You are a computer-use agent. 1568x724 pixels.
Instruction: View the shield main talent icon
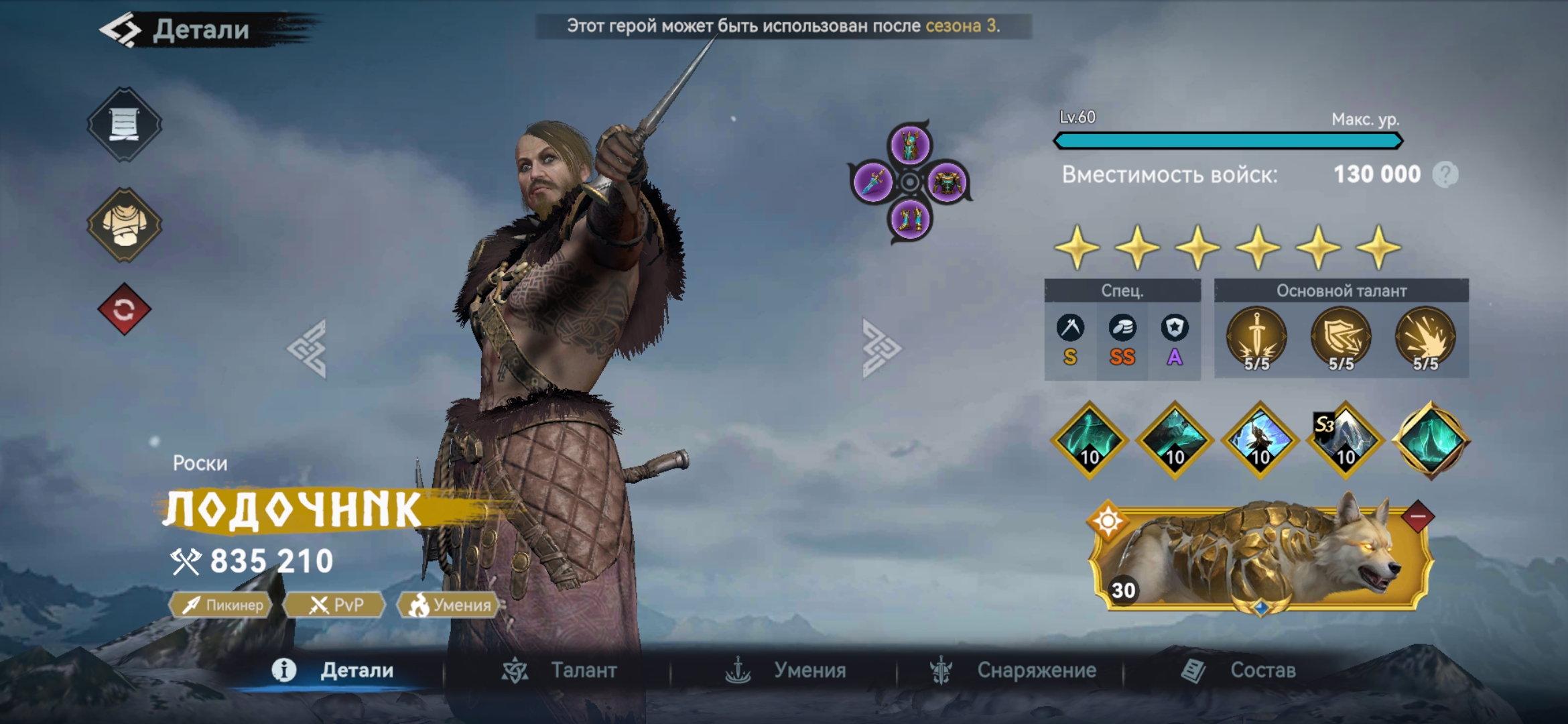tap(1341, 339)
